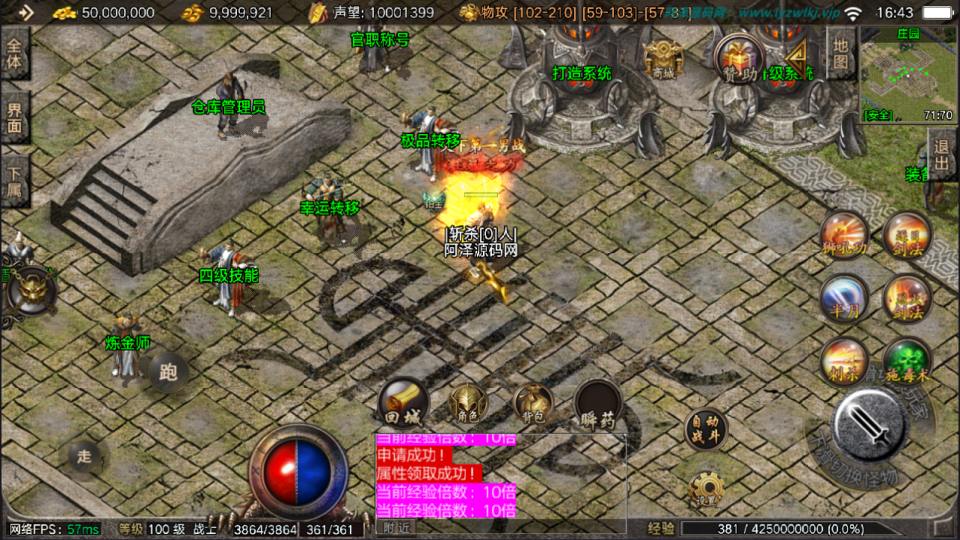
Task: Open the 赞助 gift box icon
Action: [738, 55]
